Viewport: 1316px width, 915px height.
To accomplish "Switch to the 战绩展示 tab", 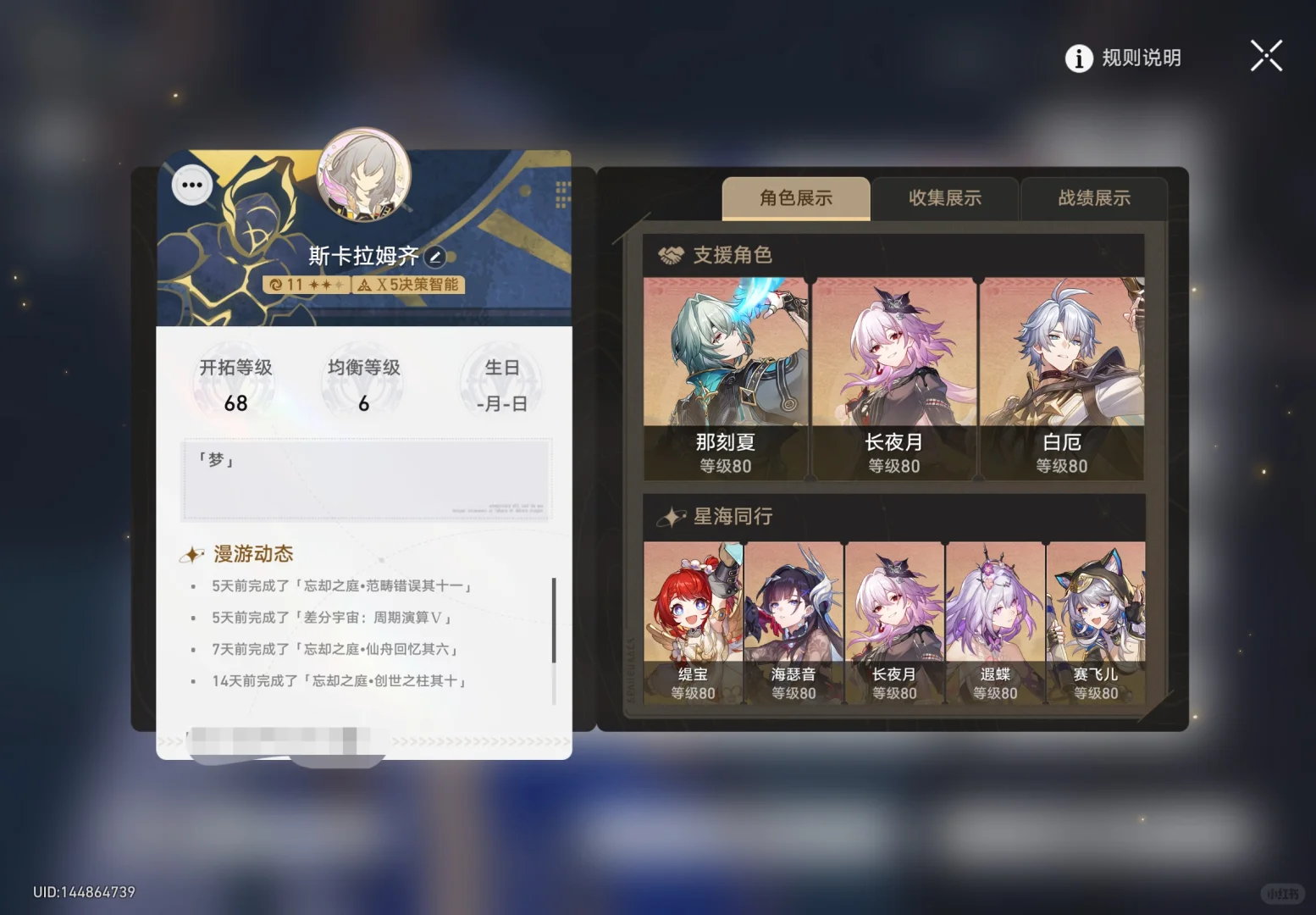I will tap(1094, 198).
